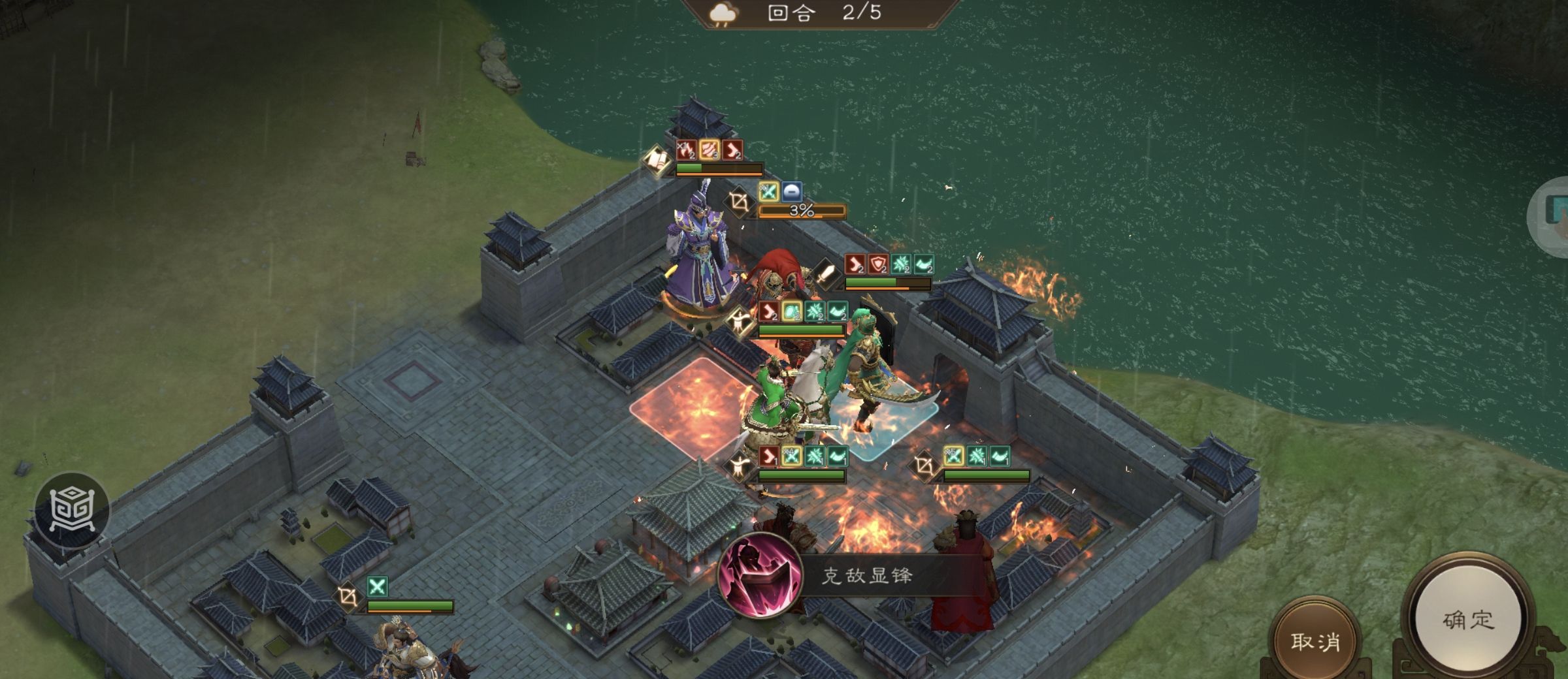Open the maze-like round icon on left
This screenshot has width=1568, height=679.
tap(72, 509)
